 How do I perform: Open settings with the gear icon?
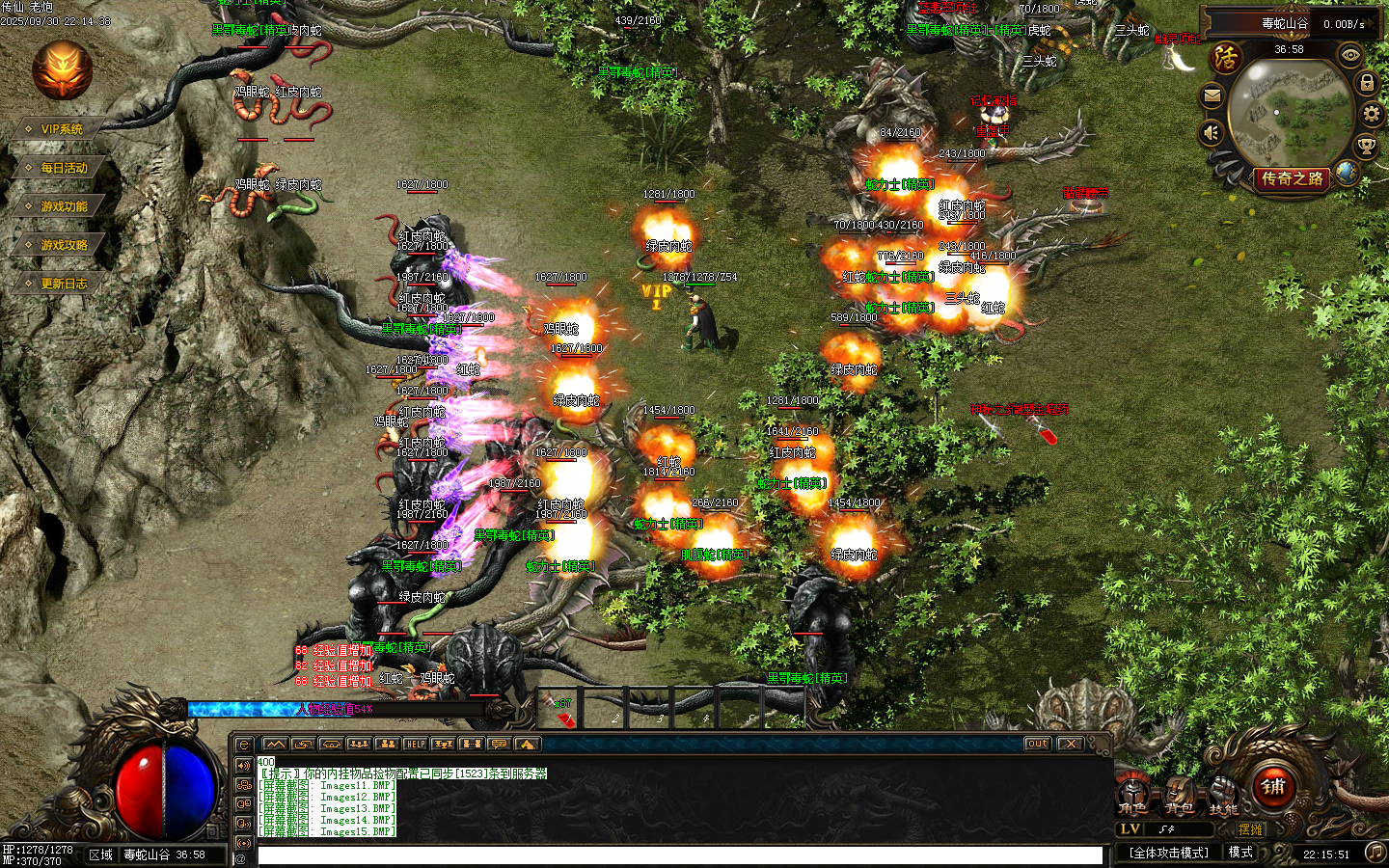coord(1372,115)
